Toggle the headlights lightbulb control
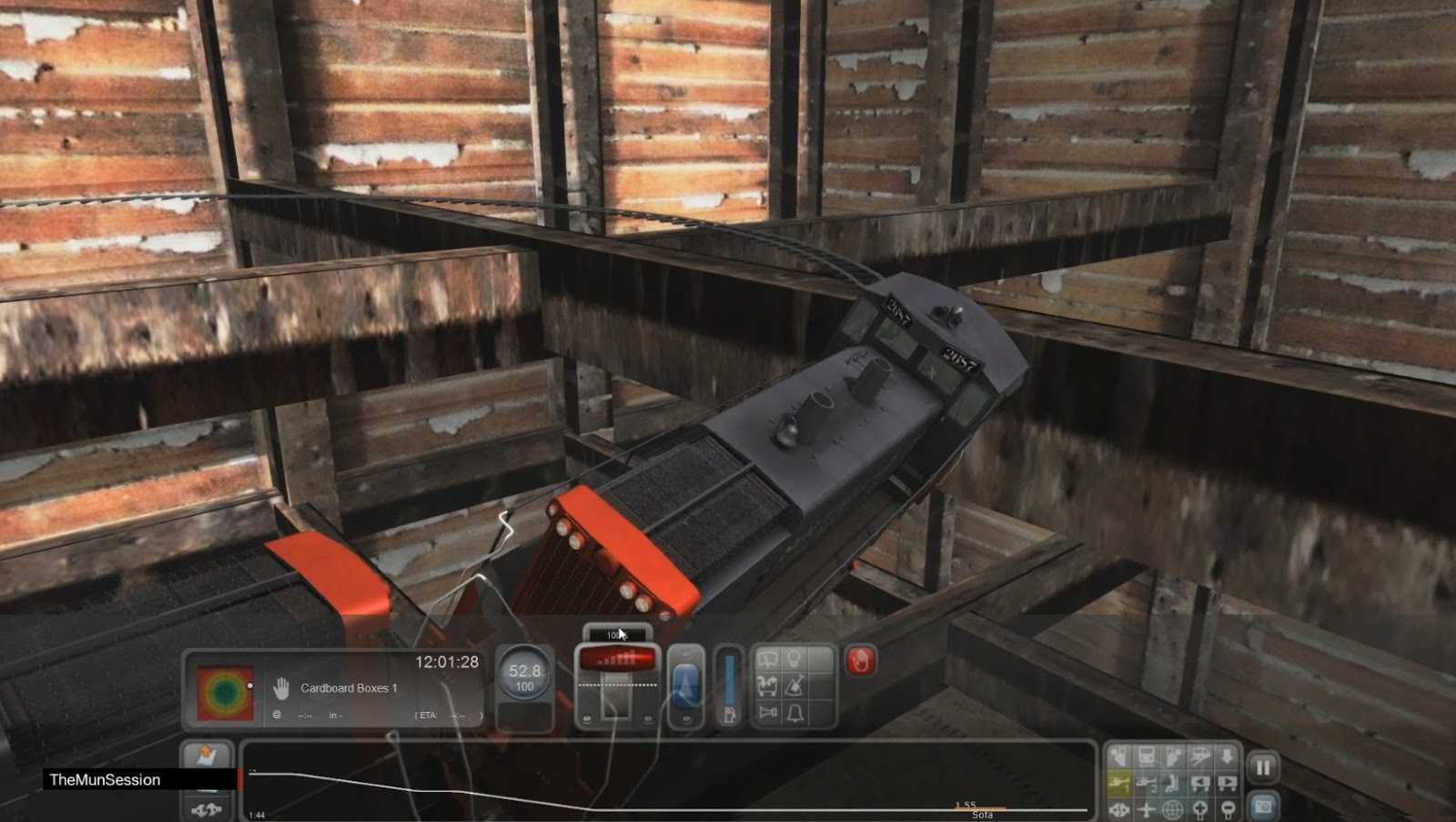Screen dimensions: 1456x822 (794, 659)
